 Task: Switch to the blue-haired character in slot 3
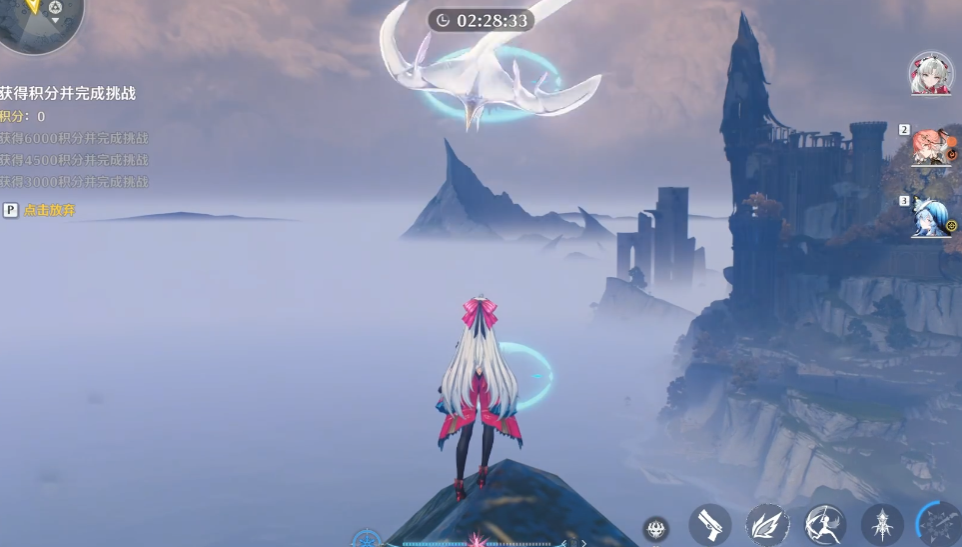coord(932,218)
